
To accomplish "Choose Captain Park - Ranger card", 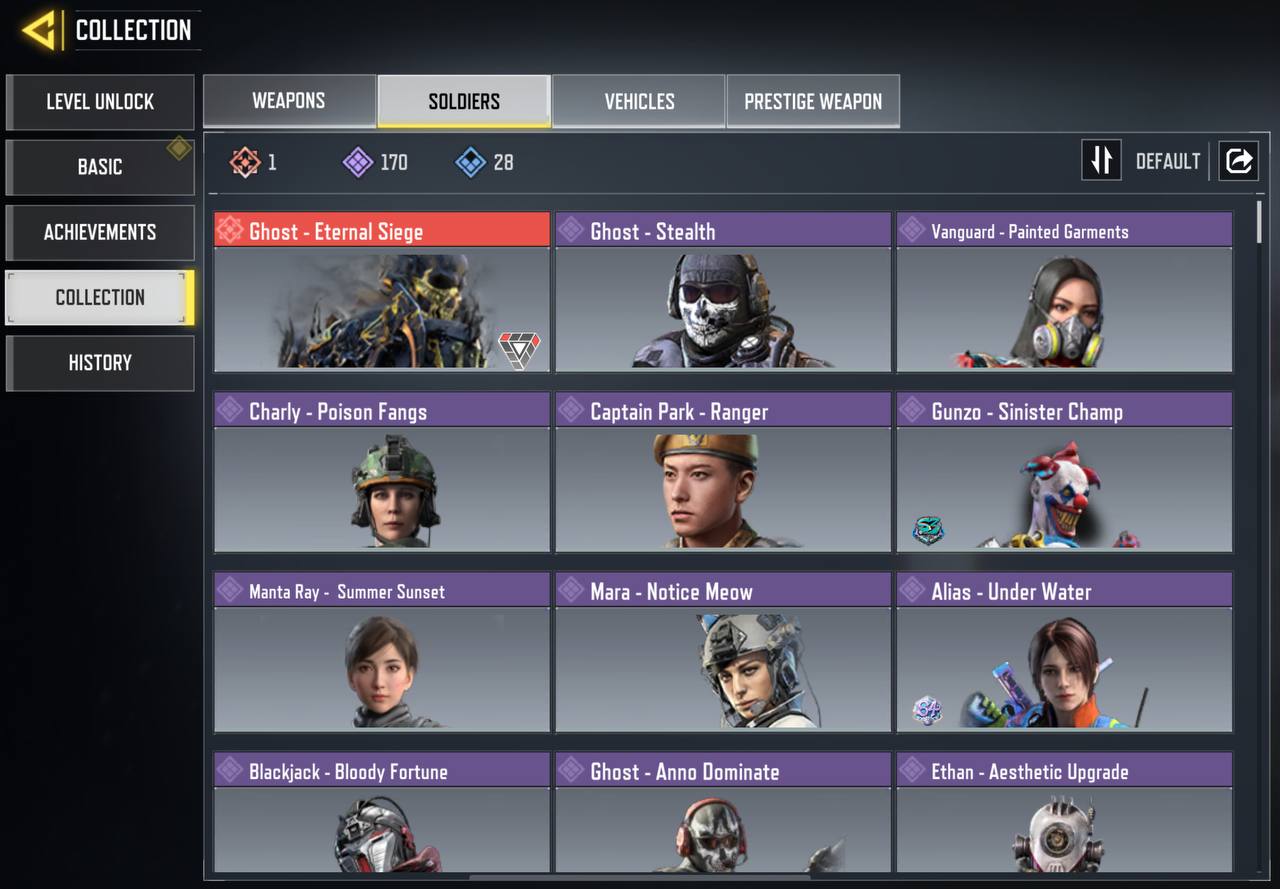I will 723,471.
